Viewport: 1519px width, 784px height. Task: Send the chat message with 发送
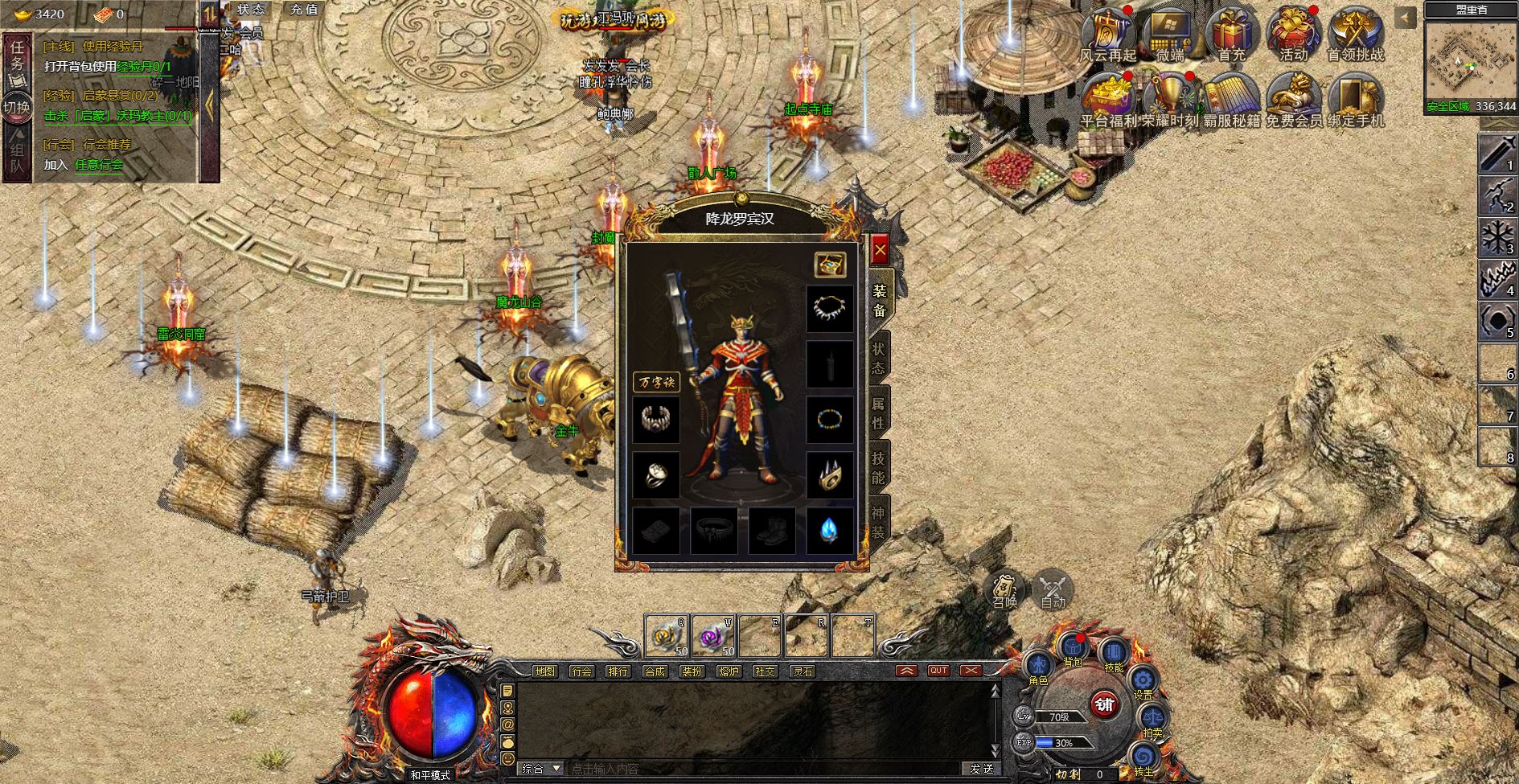click(x=982, y=769)
